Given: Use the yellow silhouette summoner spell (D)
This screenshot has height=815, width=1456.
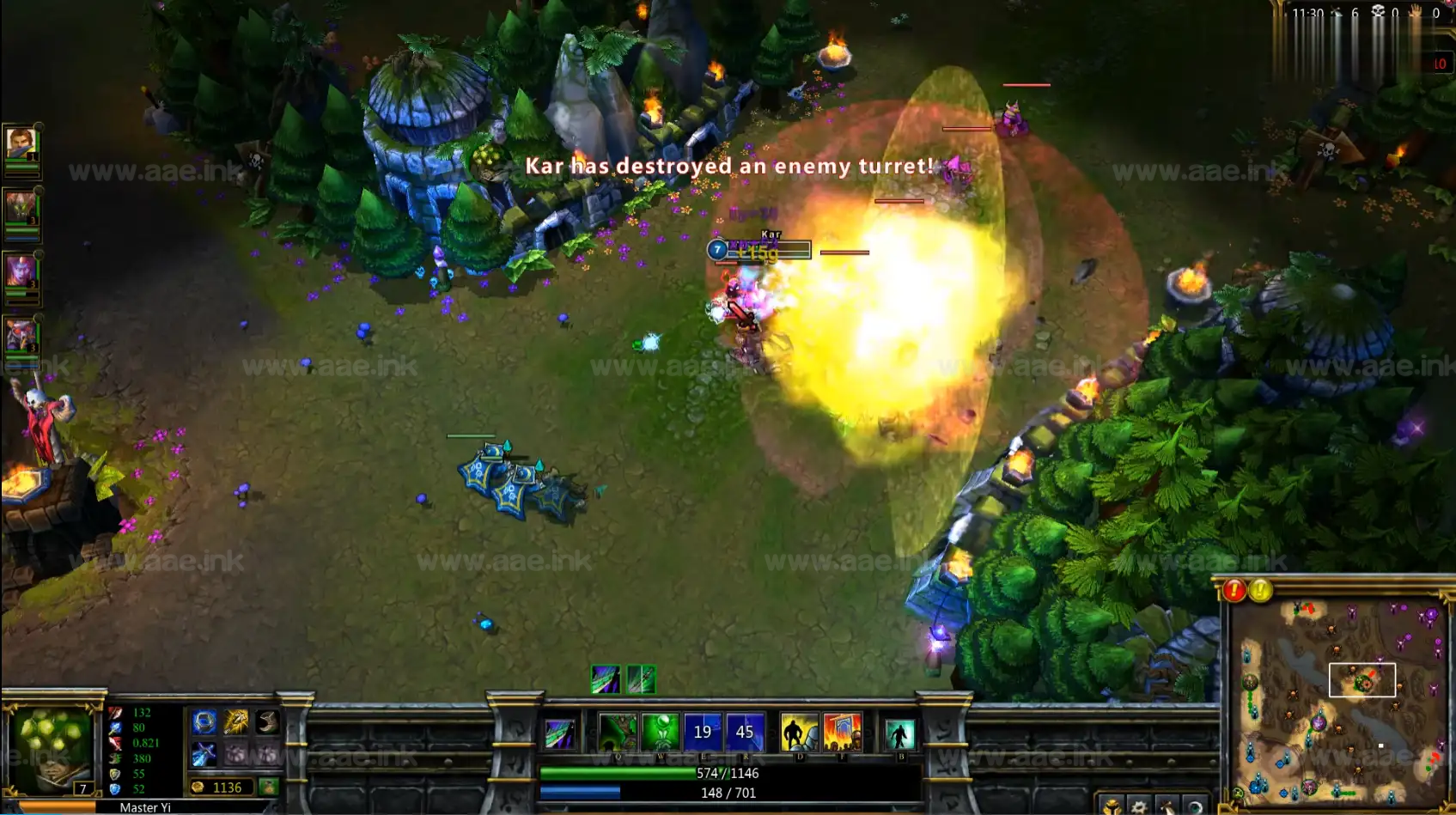Looking at the screenshot, I should (x=799, y=733).
